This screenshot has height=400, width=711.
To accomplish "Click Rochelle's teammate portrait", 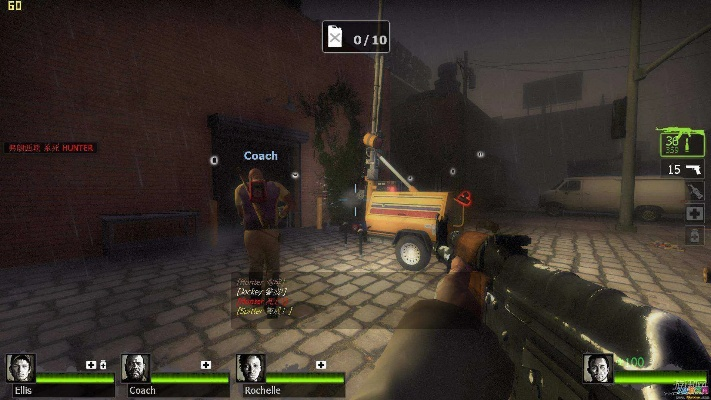I will coord(251,369).
